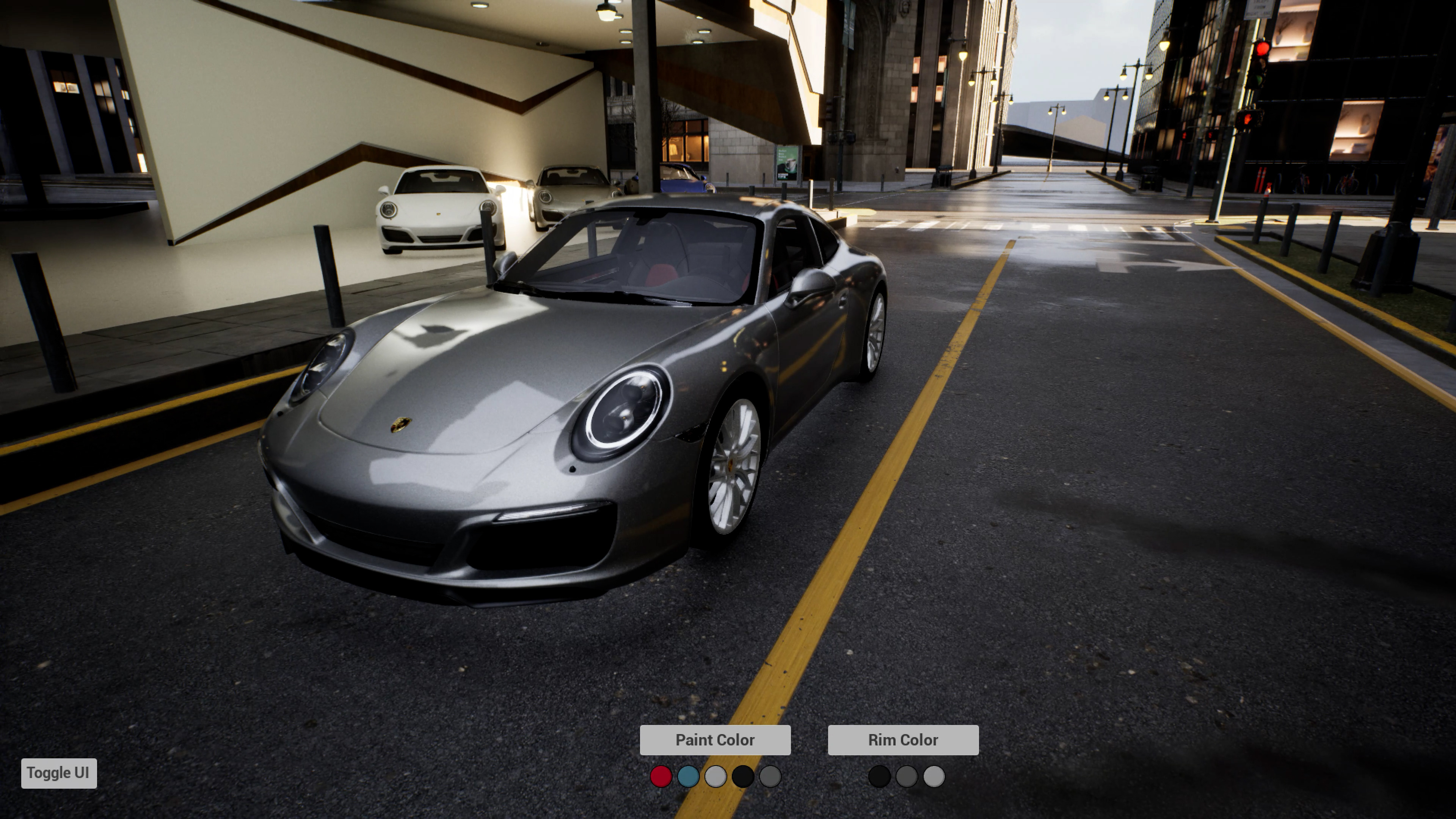Choose the black rim color swatch
This screenshot has width=1456, height=819.
[x=879, y=777]
